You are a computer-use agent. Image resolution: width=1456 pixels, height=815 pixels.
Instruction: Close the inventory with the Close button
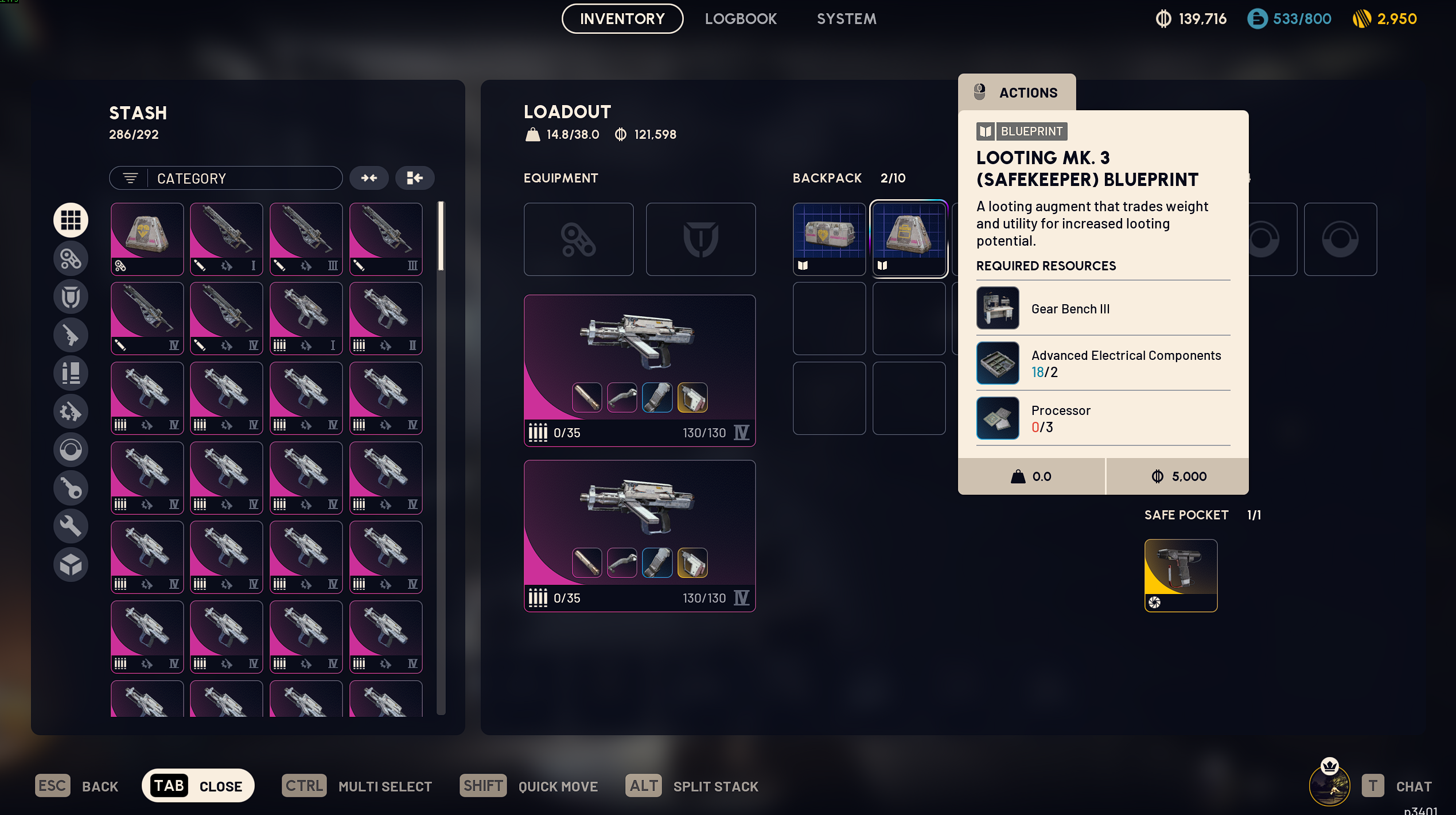coord(198,786)
